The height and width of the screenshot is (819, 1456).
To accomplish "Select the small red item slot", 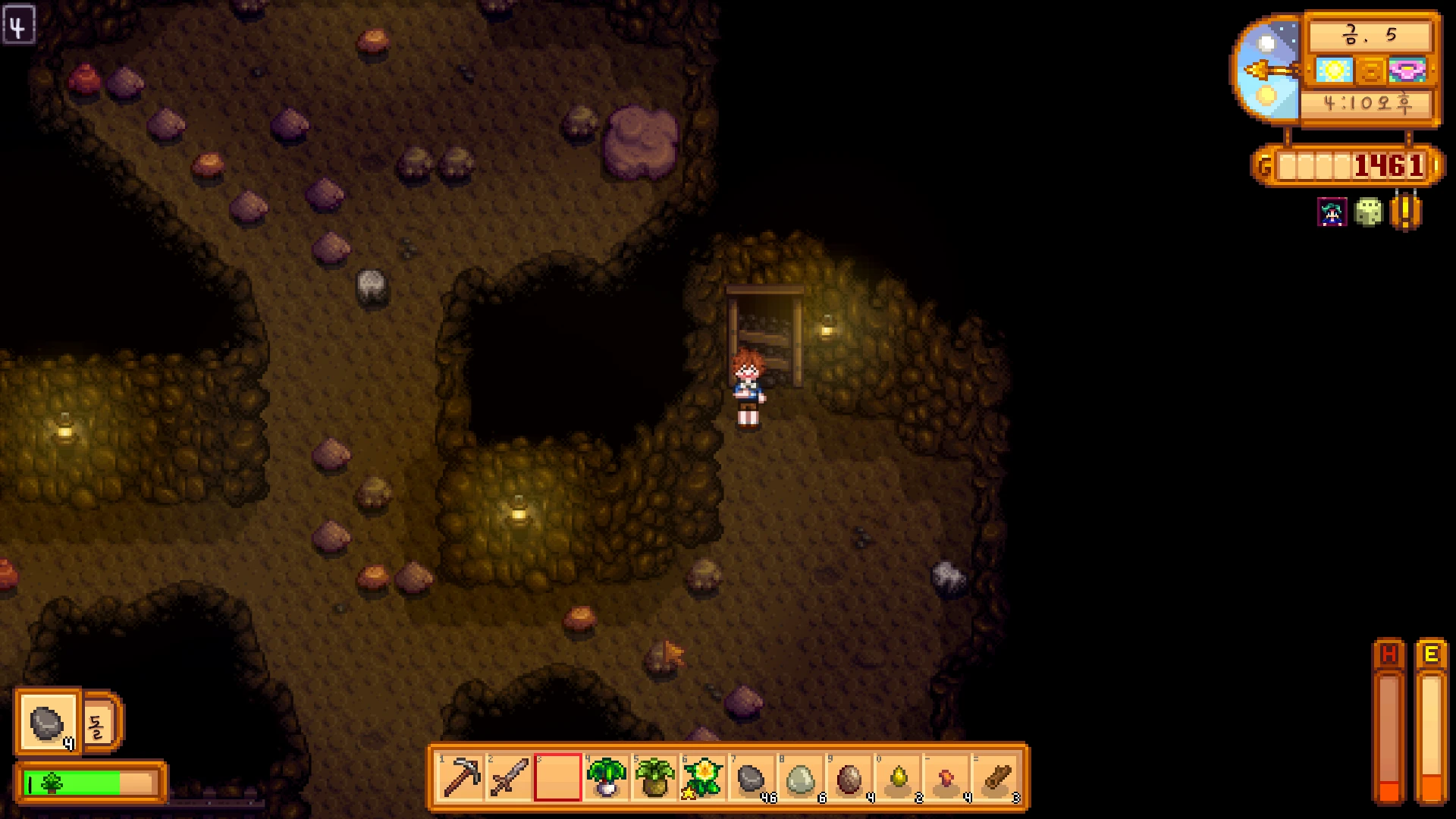I will click(946, 777).
